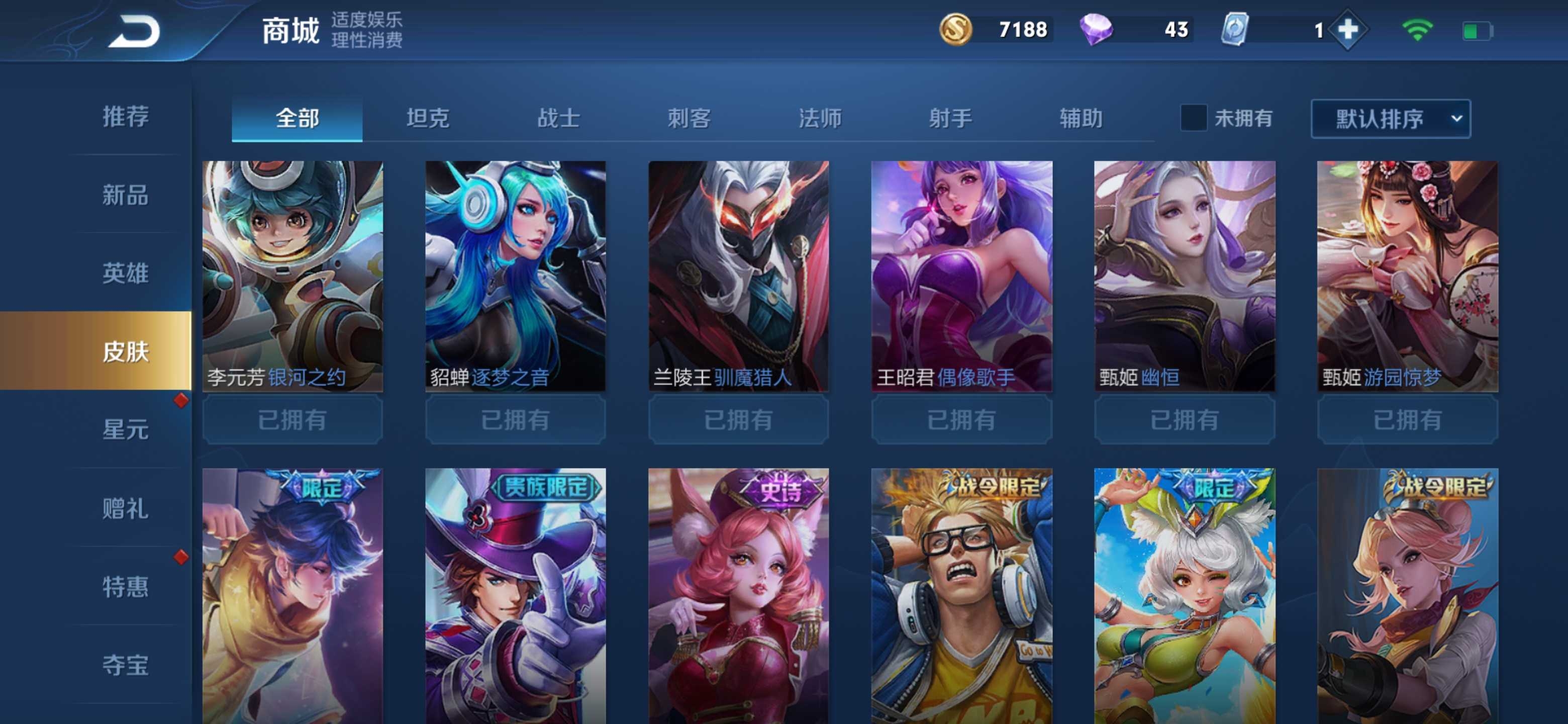
Task: Switch to the 法师 filter tab
Action: point(820,118)
